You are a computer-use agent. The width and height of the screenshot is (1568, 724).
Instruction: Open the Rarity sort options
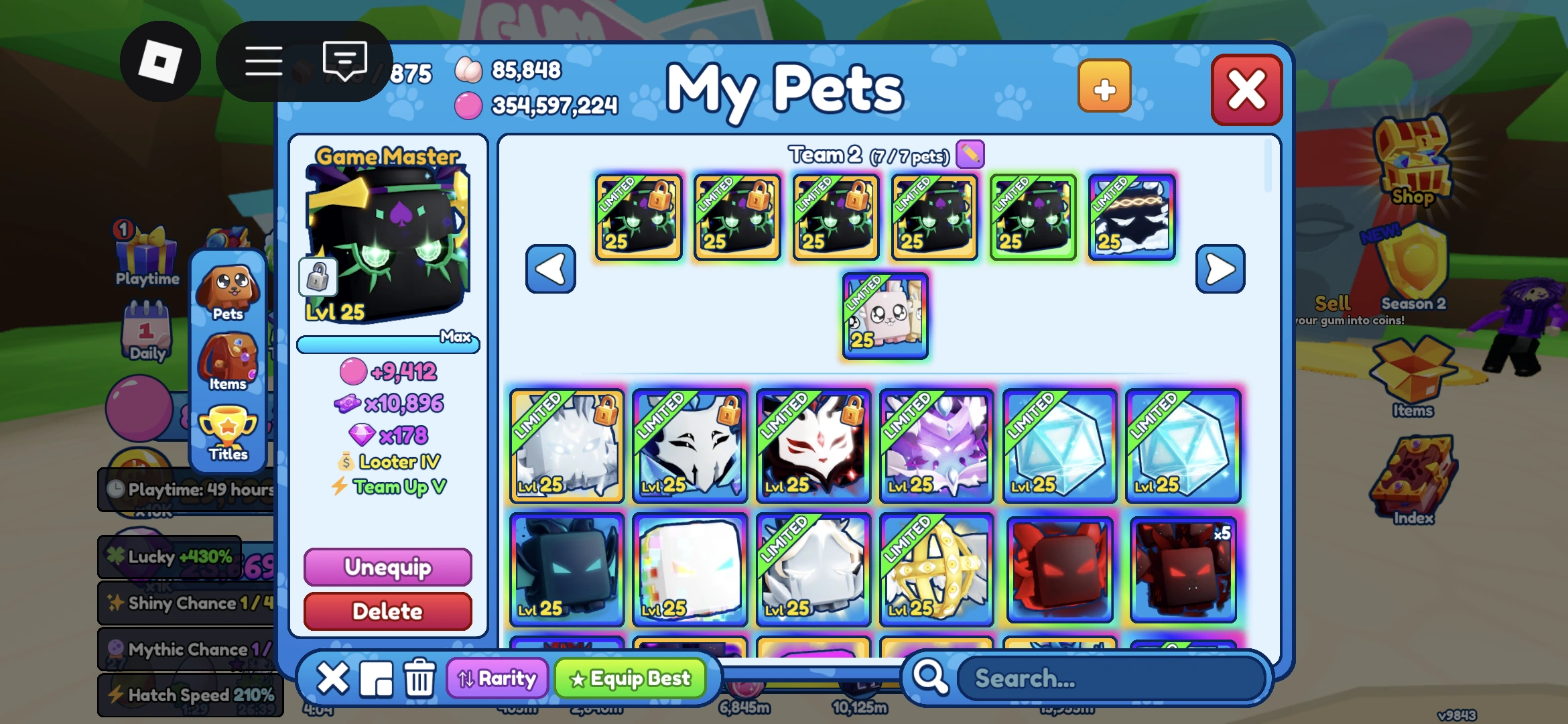[497, 678]
